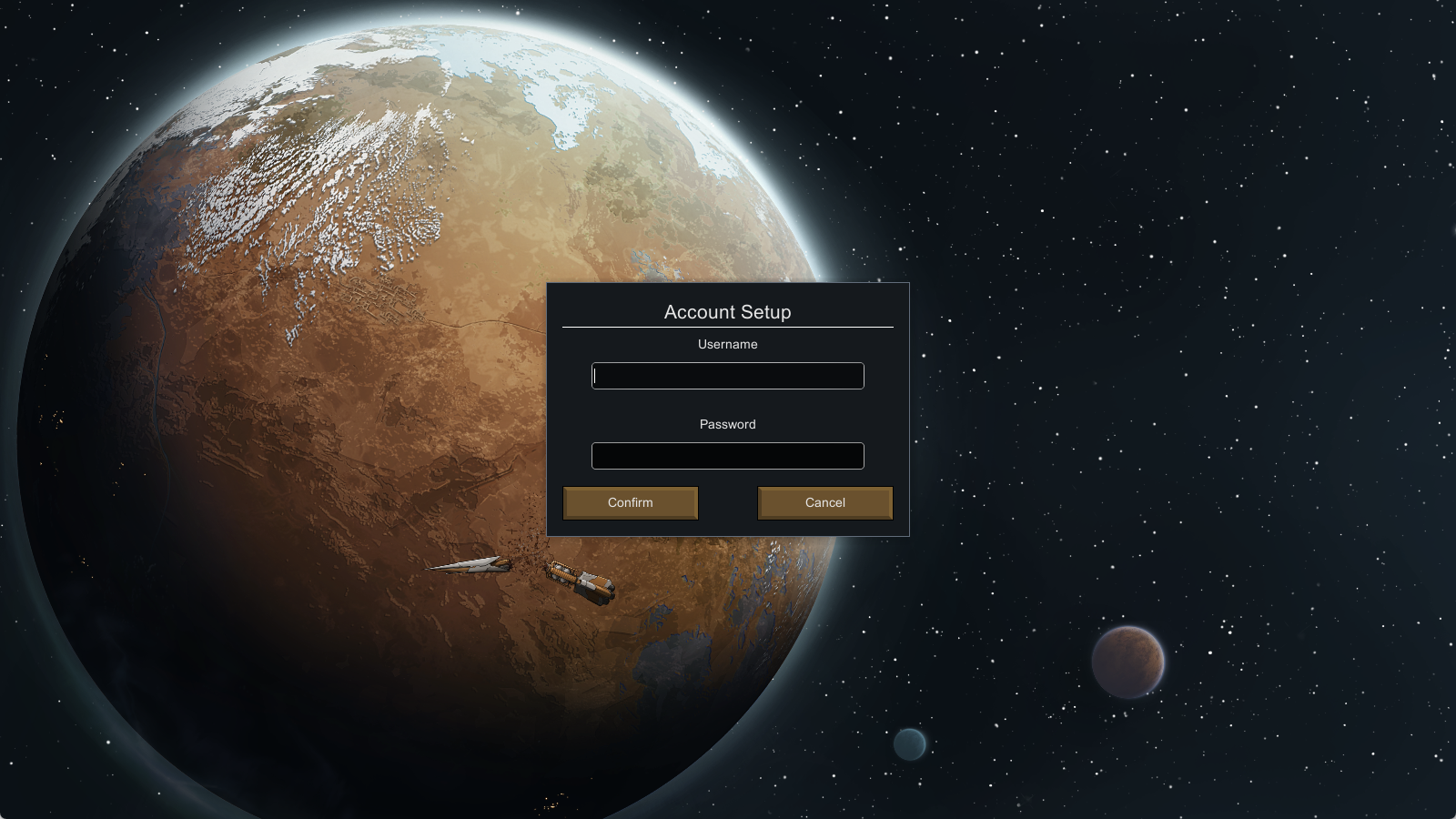Screen dimensions: 1456x819
Task: Select the Password entry box
Action: pyautogui.click(x=727, y=456)
